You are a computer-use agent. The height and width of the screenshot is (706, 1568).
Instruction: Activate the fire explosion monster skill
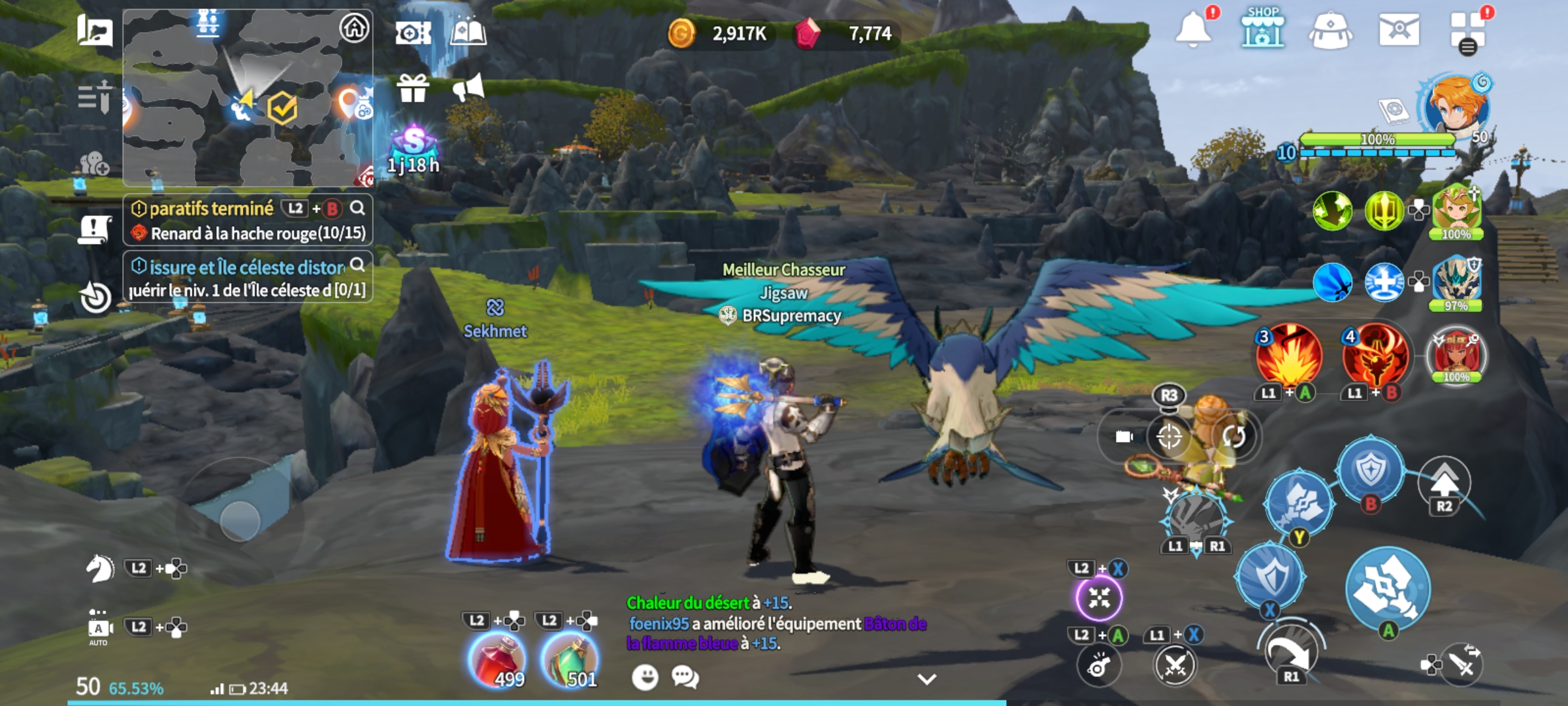[1288, 356]
